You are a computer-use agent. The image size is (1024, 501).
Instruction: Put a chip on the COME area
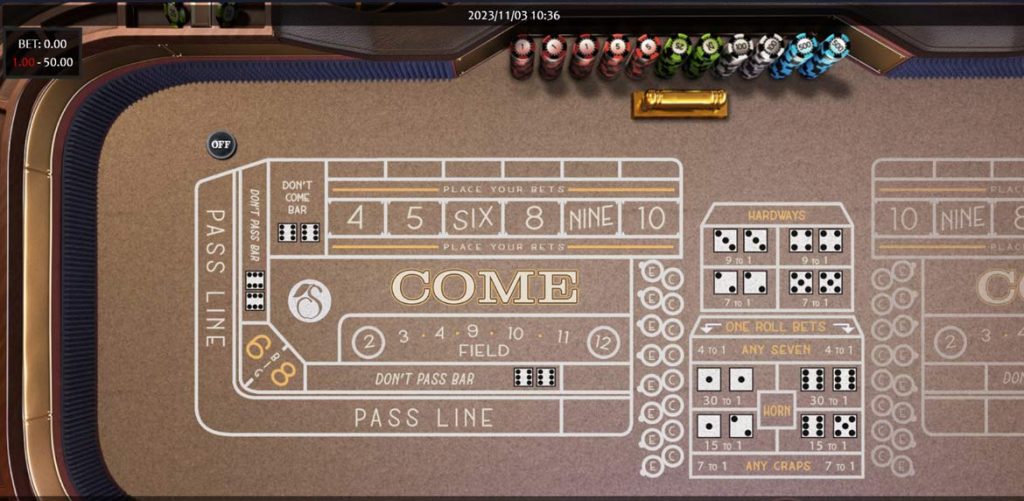coord(484,287)
